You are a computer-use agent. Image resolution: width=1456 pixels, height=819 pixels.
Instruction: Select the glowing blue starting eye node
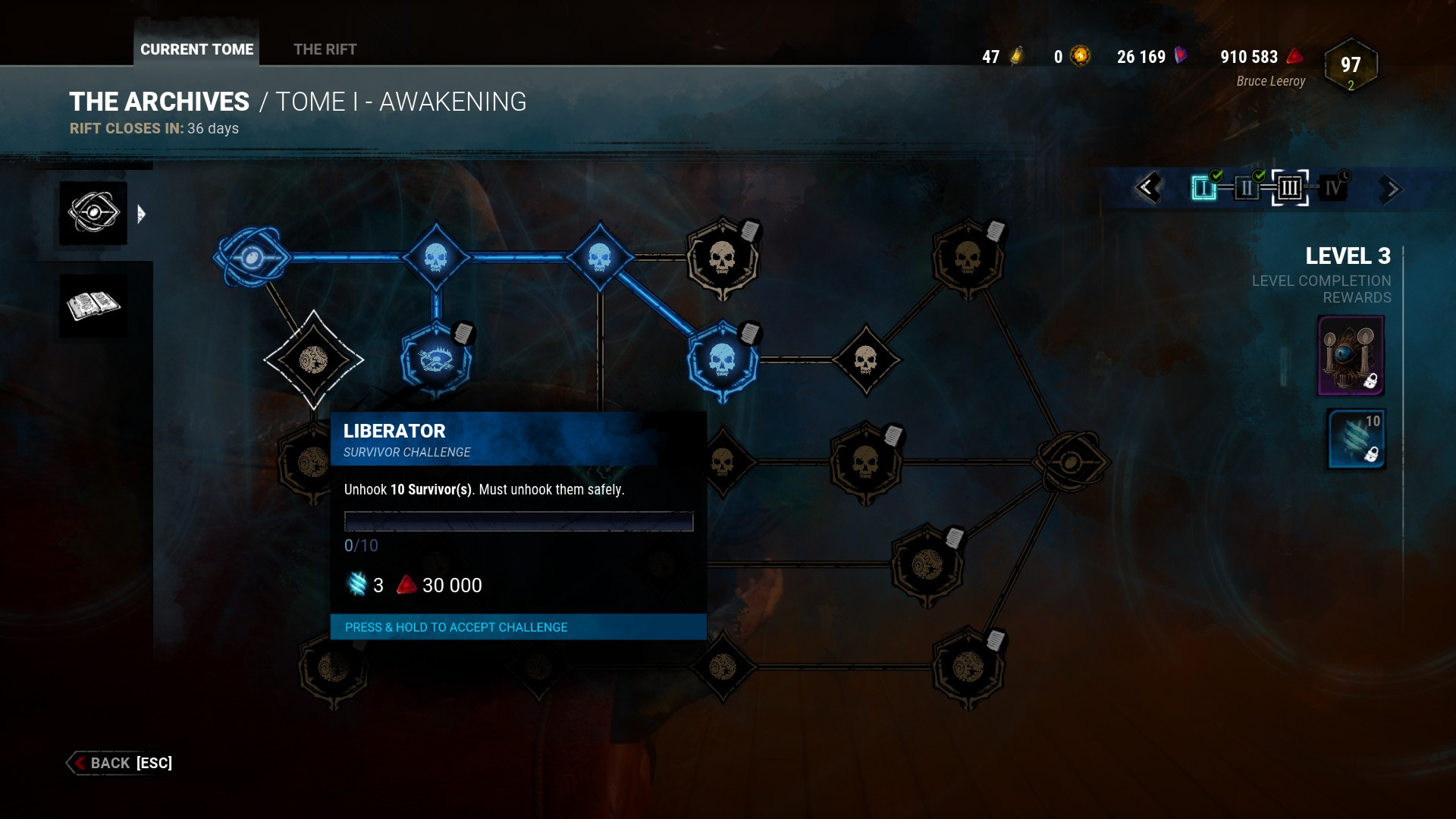(252, 258)
